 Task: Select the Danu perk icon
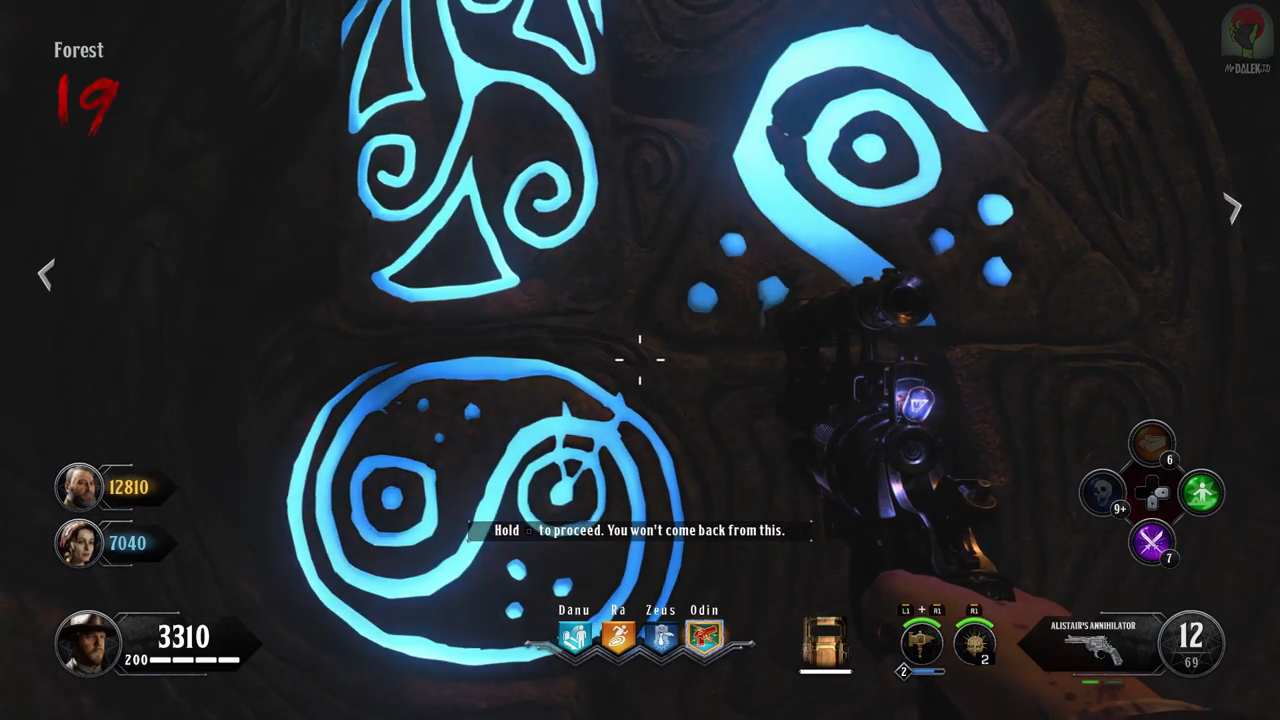[x=574, y=638]
